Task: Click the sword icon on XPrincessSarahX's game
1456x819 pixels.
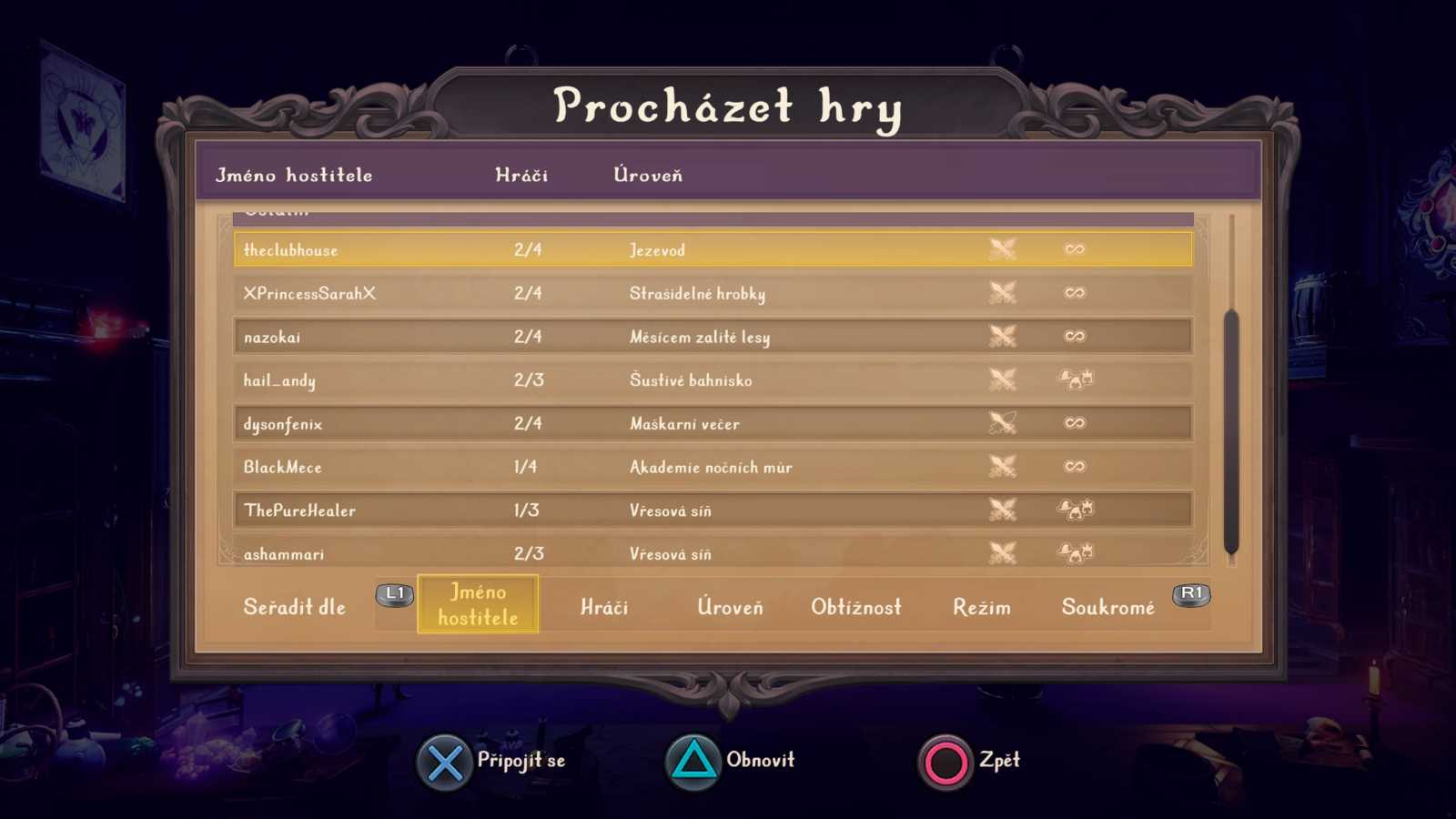Action: point(1004,292)
